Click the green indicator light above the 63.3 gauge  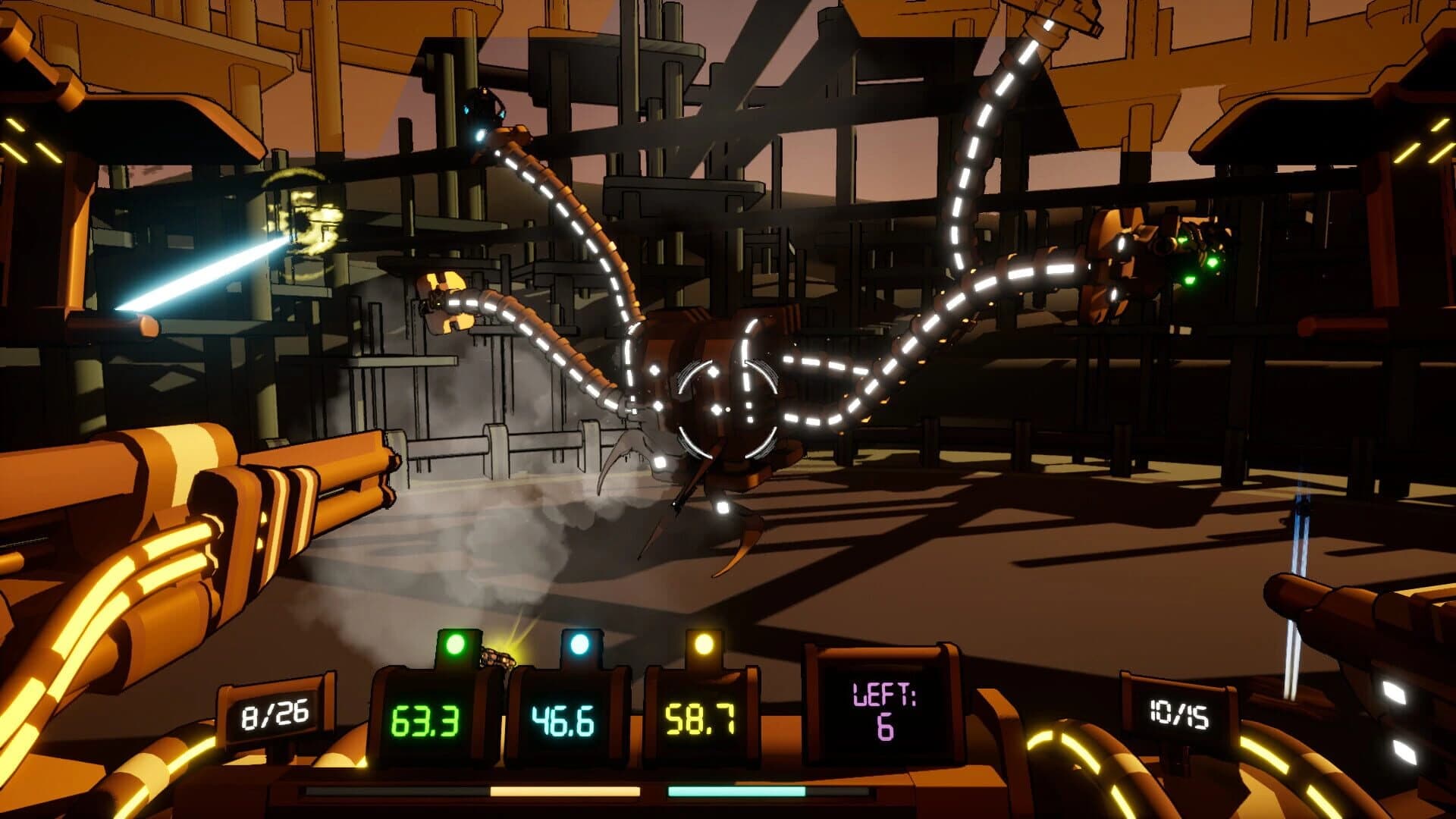point(456,645)
